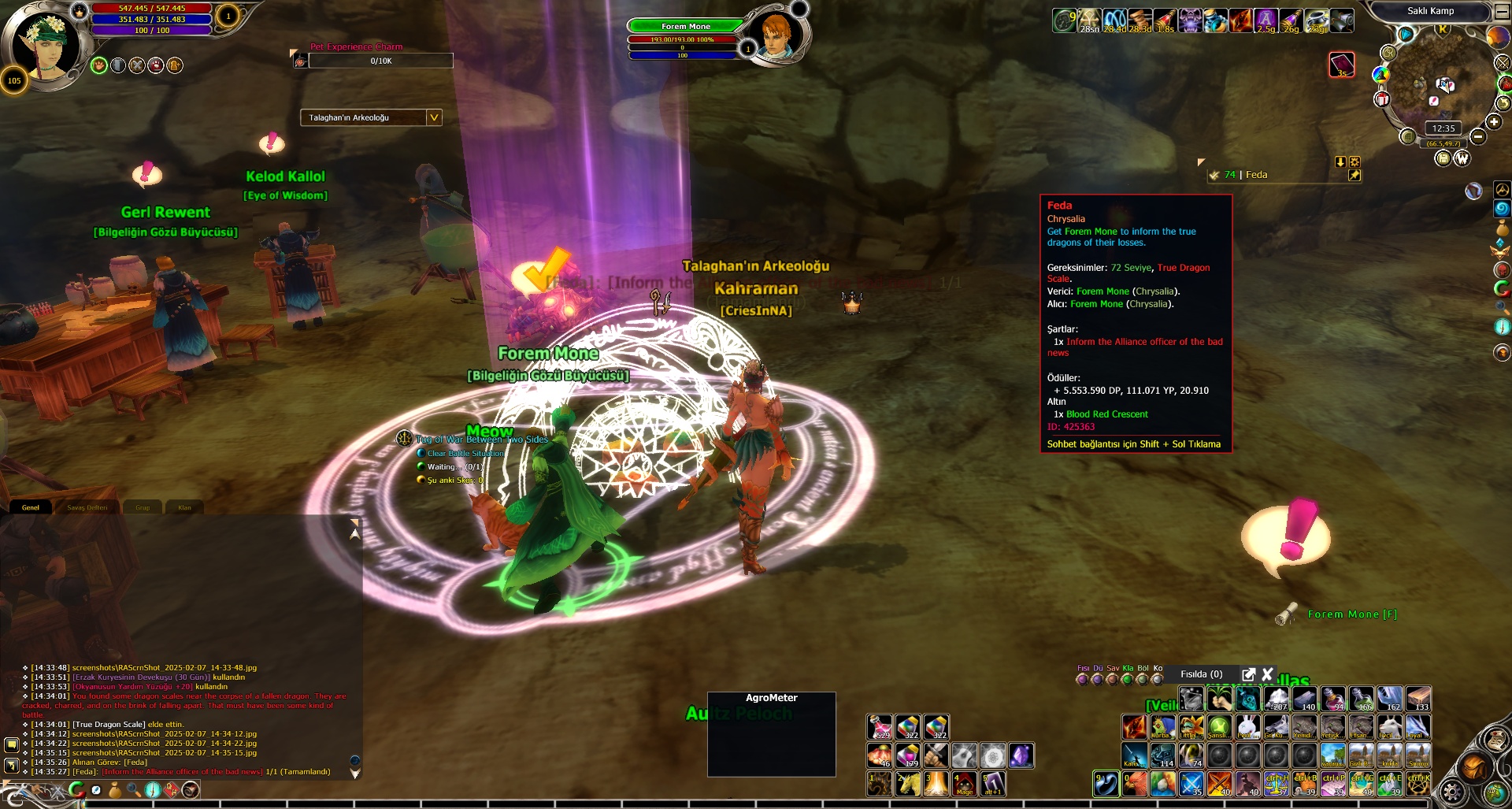Click the Forem Mone target portrait

coord(777,35)
